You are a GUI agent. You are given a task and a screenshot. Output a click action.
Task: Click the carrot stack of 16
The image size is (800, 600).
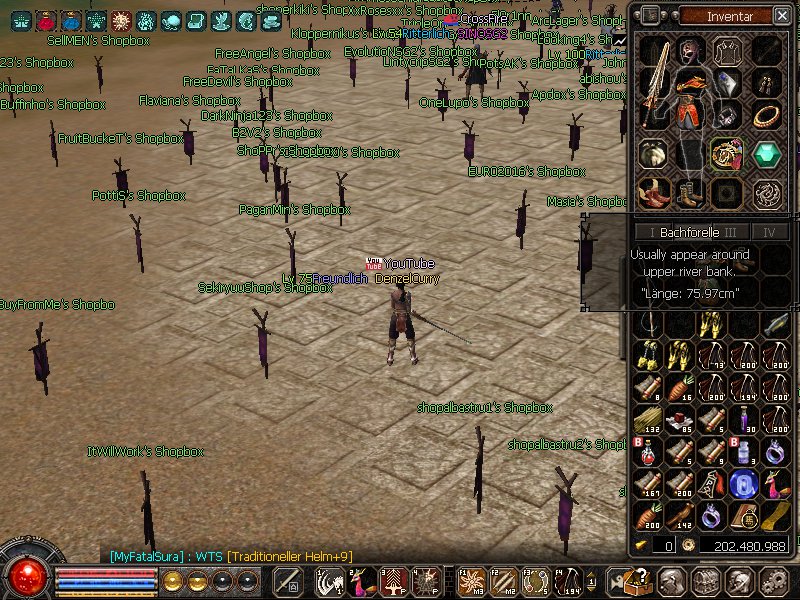(x=679, y=389)
